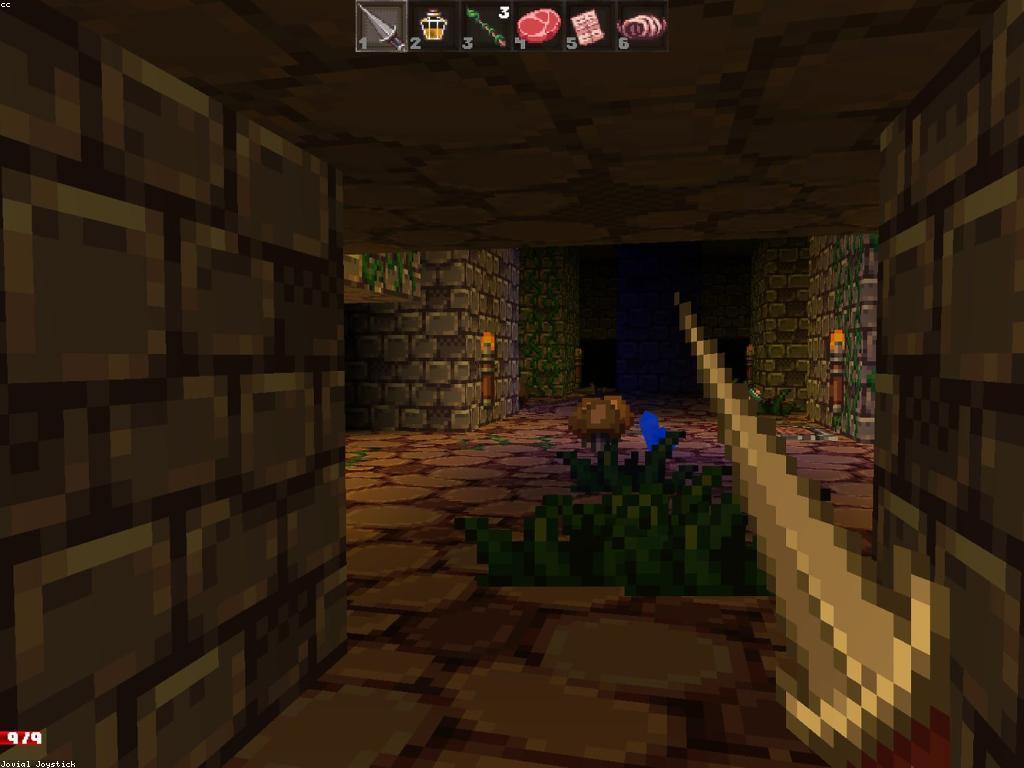Image resolution: width=1024 pixels, height=768 pixels.
Task: Select the pink patterned square in slot 5
Action: tap(589, 26)
